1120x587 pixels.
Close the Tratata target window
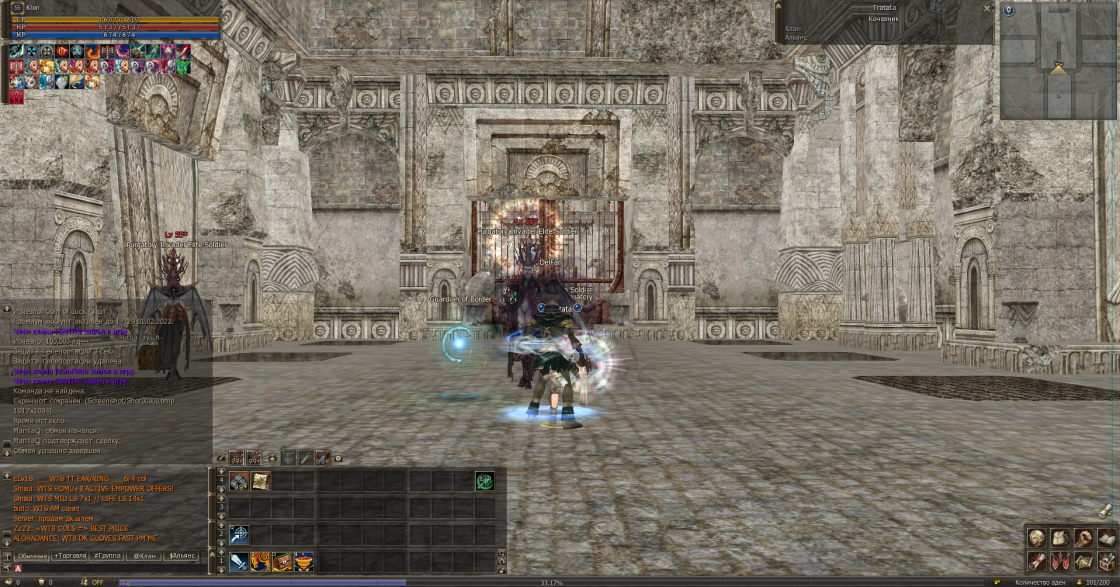point(987,7)
